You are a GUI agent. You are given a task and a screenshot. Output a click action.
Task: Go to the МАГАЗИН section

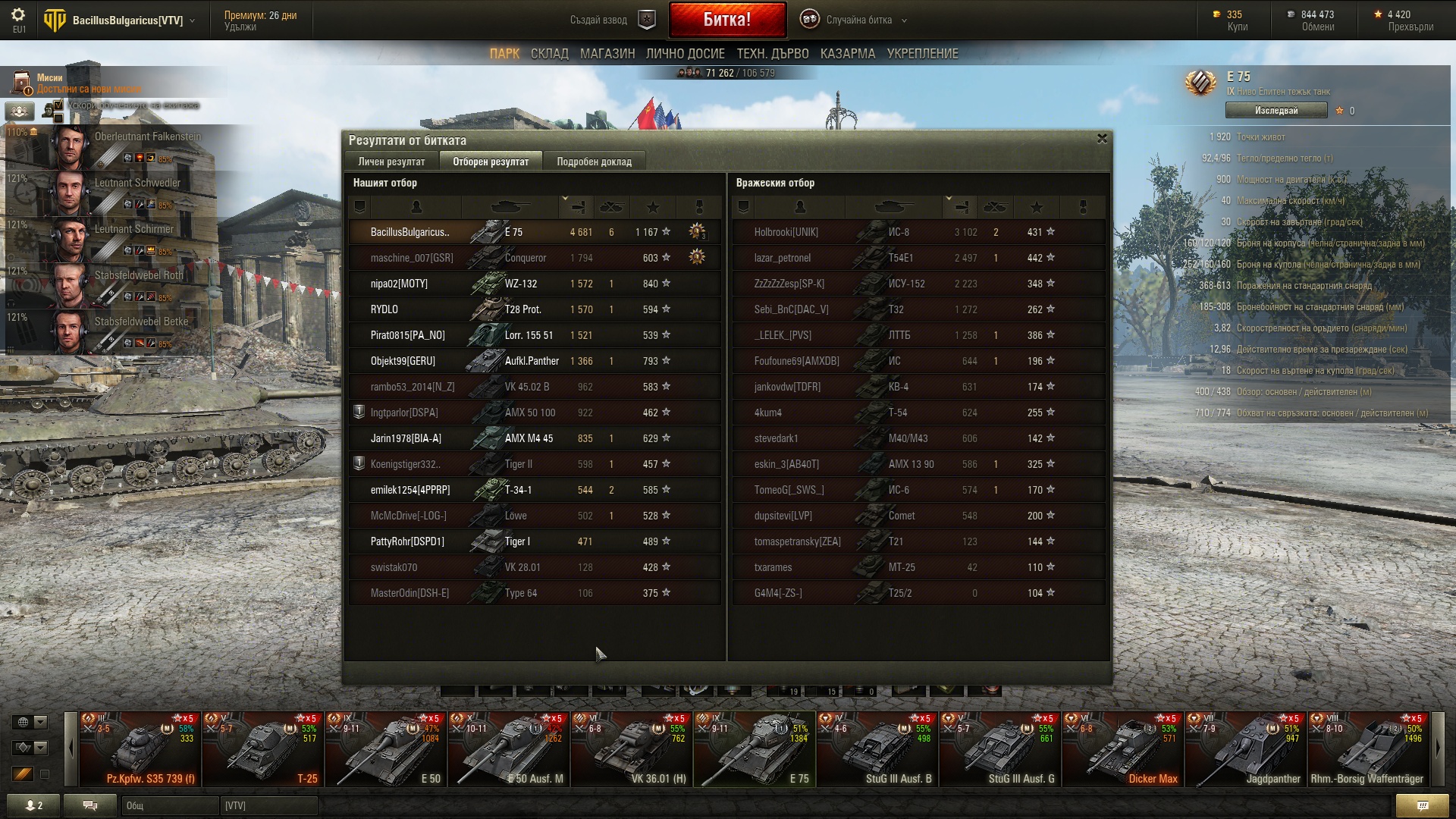(607, 54)
